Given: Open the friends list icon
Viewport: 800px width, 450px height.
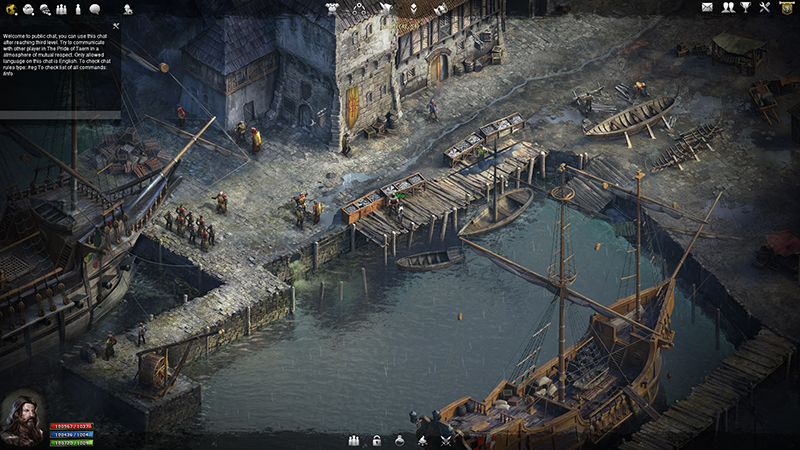Looking at the screenshot, I should pos(728,8).
